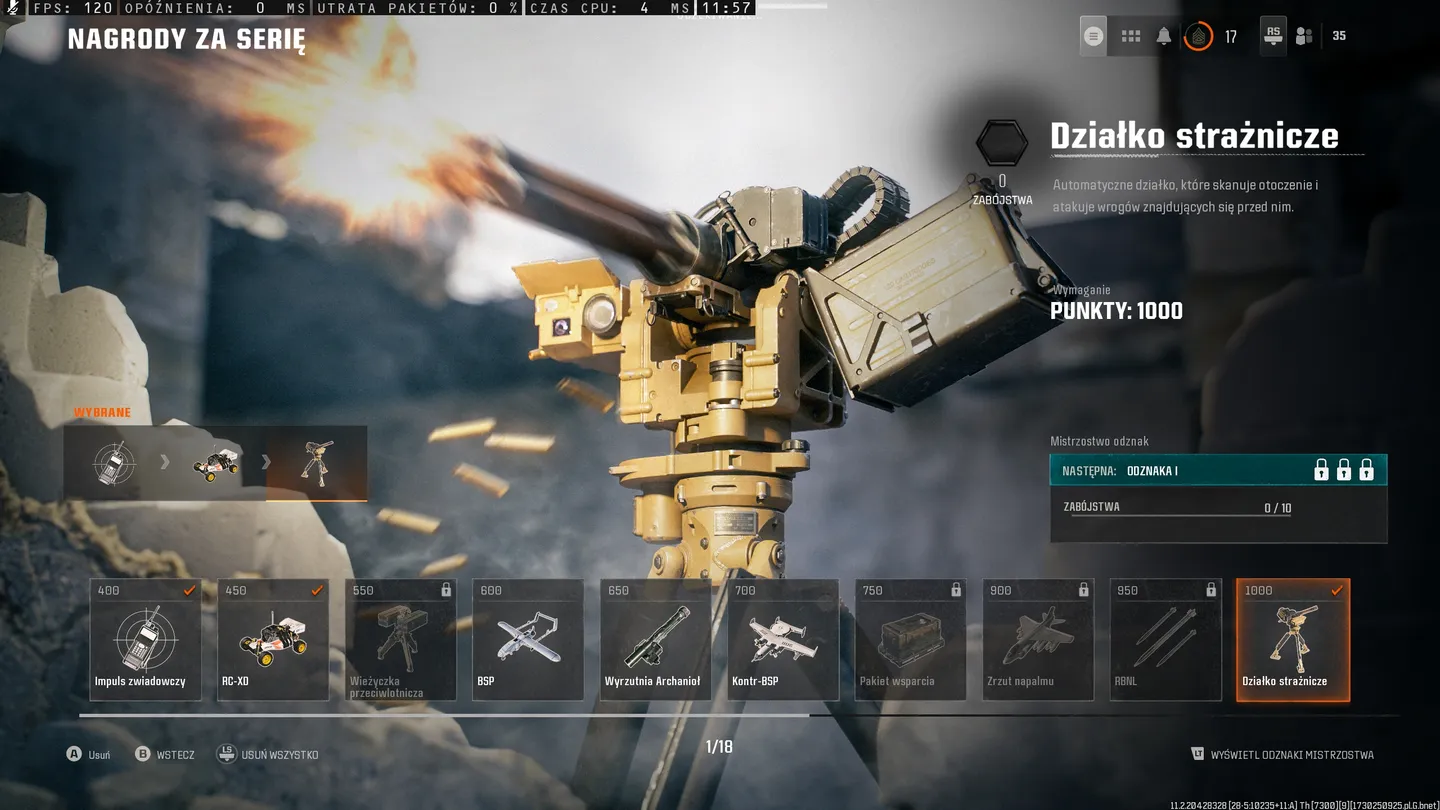
Task: Select the locked Wieżyczka przeciwlotnicza tile
Action: (400, 639)
